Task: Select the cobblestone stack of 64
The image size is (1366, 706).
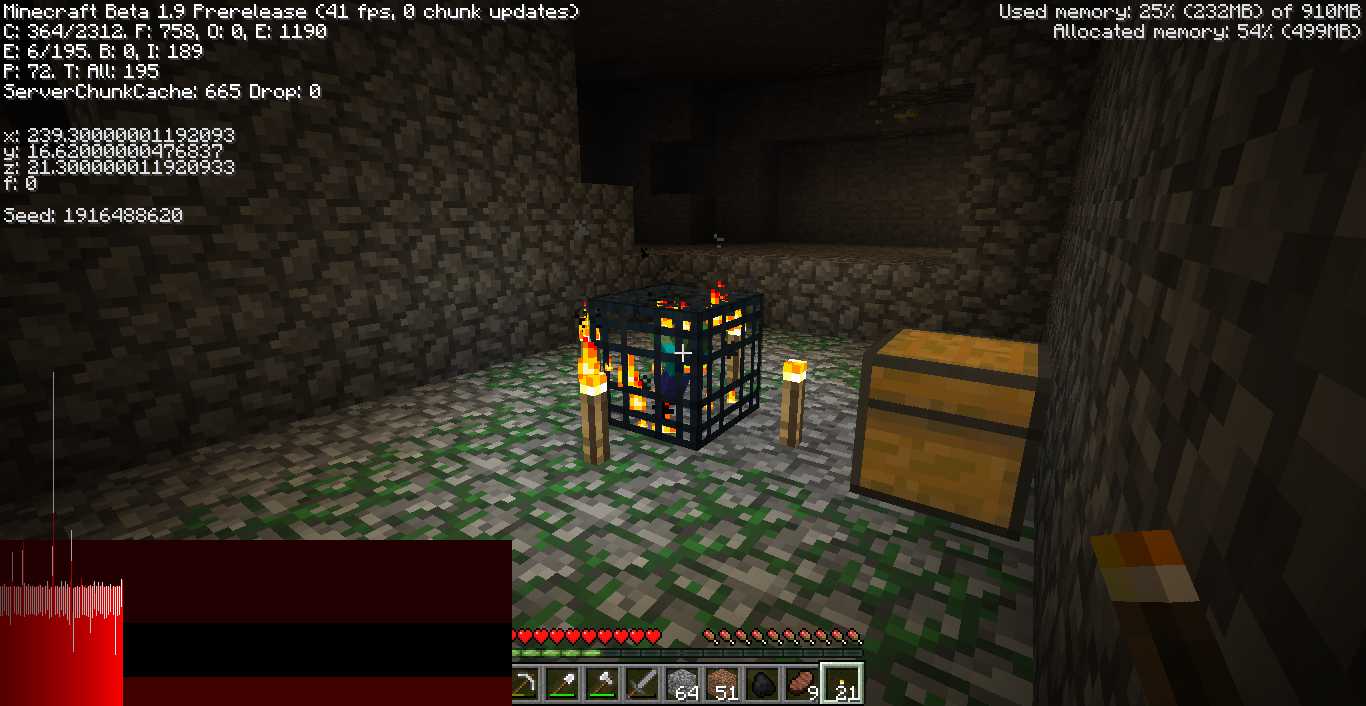Action: click(681, 685)
